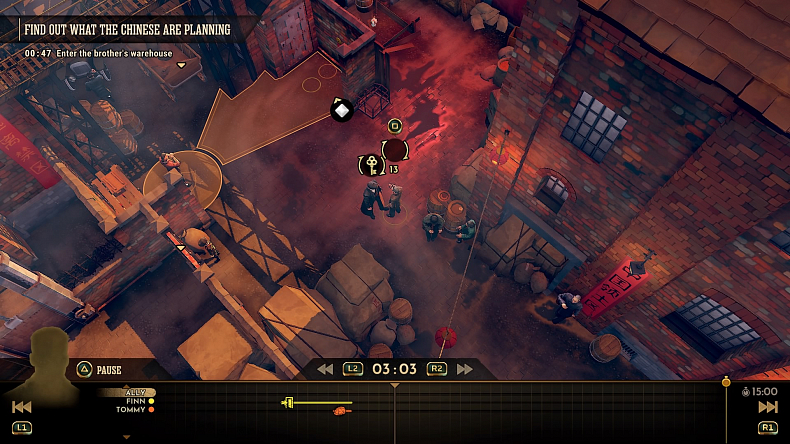Expand the objective list under the warehouse task
The width and height of the screenshot is (790, 444).
click(181, 66)
